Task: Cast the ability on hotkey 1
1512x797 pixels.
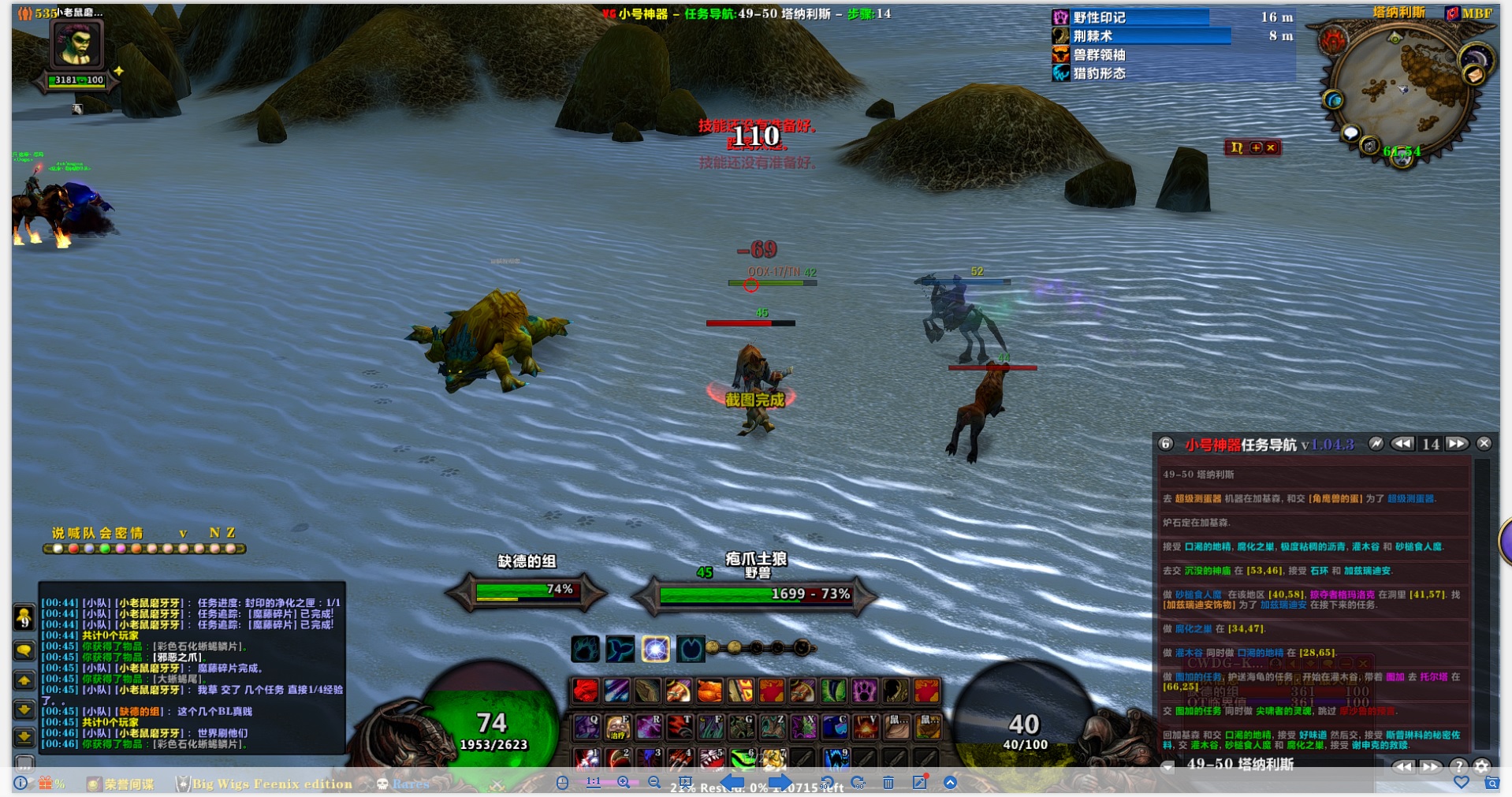Action: pyautogui.click(x=585, y=759)
